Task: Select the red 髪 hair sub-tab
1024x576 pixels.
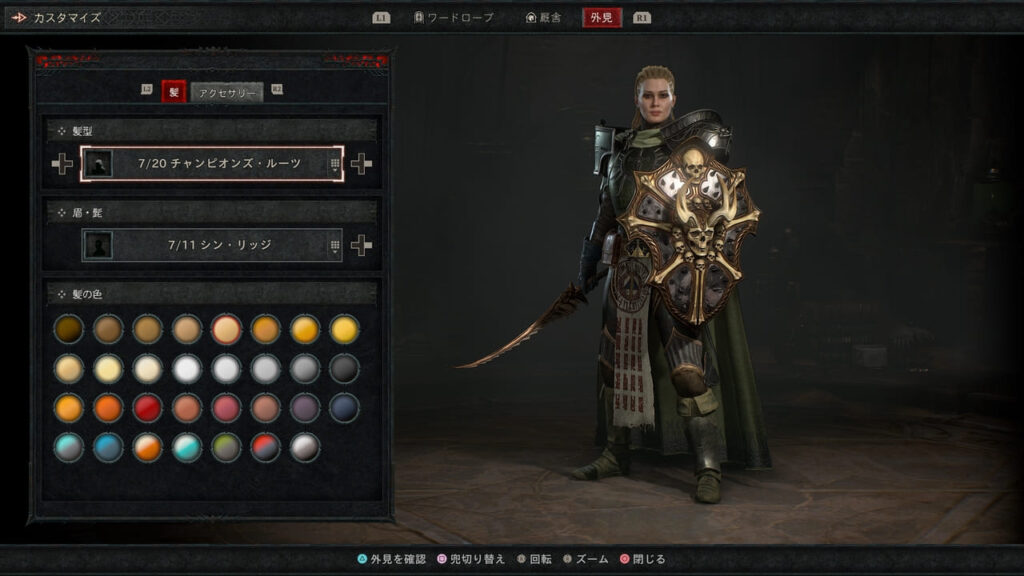Action: (x=173, y=93)
